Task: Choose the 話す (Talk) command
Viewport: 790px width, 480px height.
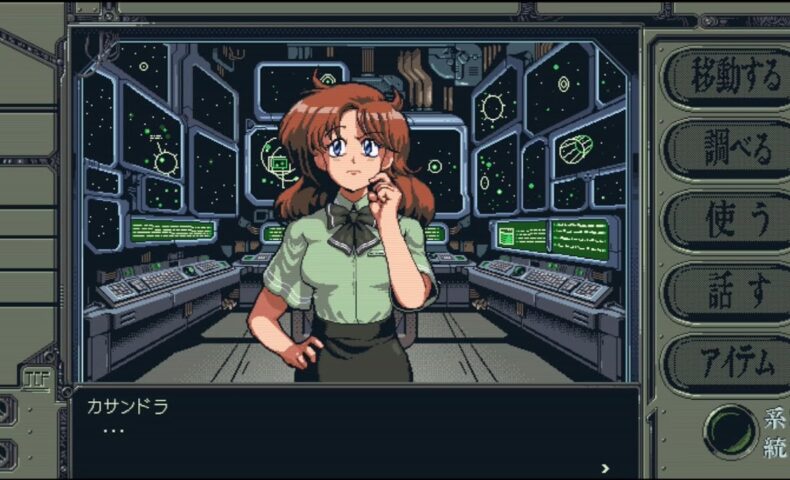Action: point(721,293)
